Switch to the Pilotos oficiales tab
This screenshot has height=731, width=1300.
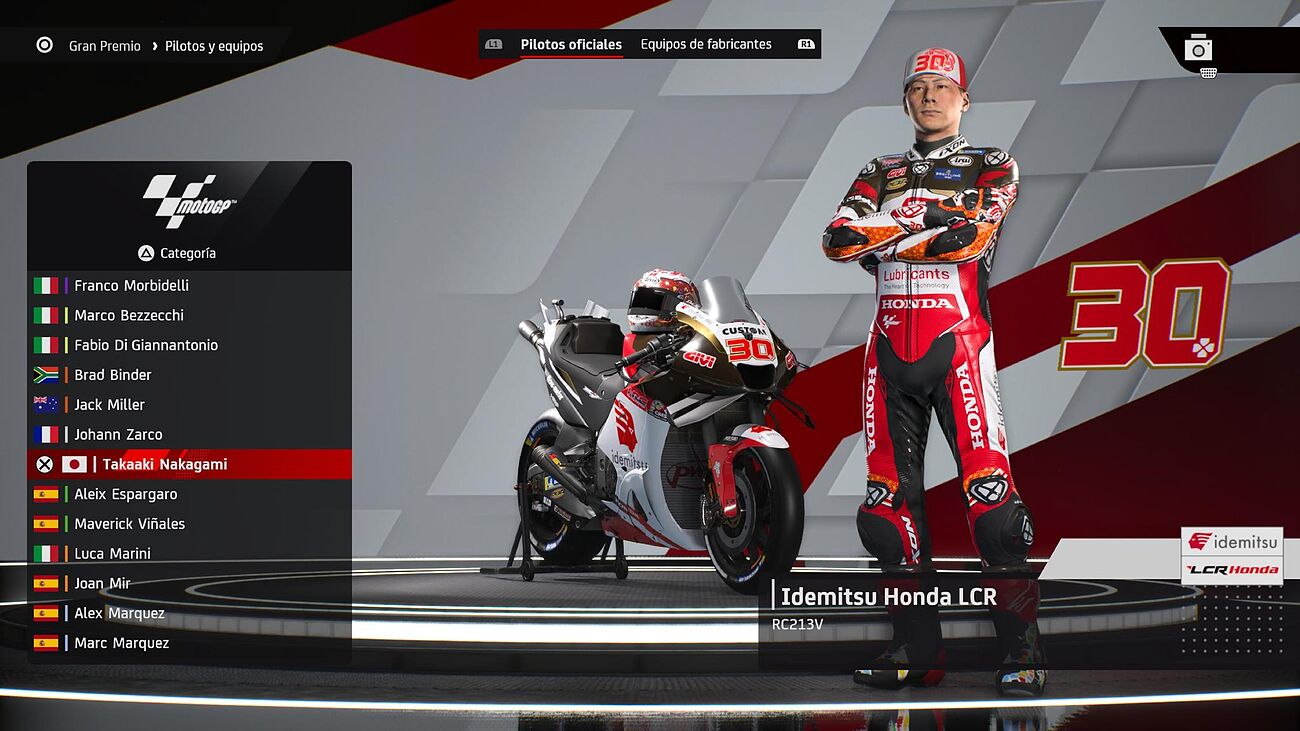coord(571,44)
